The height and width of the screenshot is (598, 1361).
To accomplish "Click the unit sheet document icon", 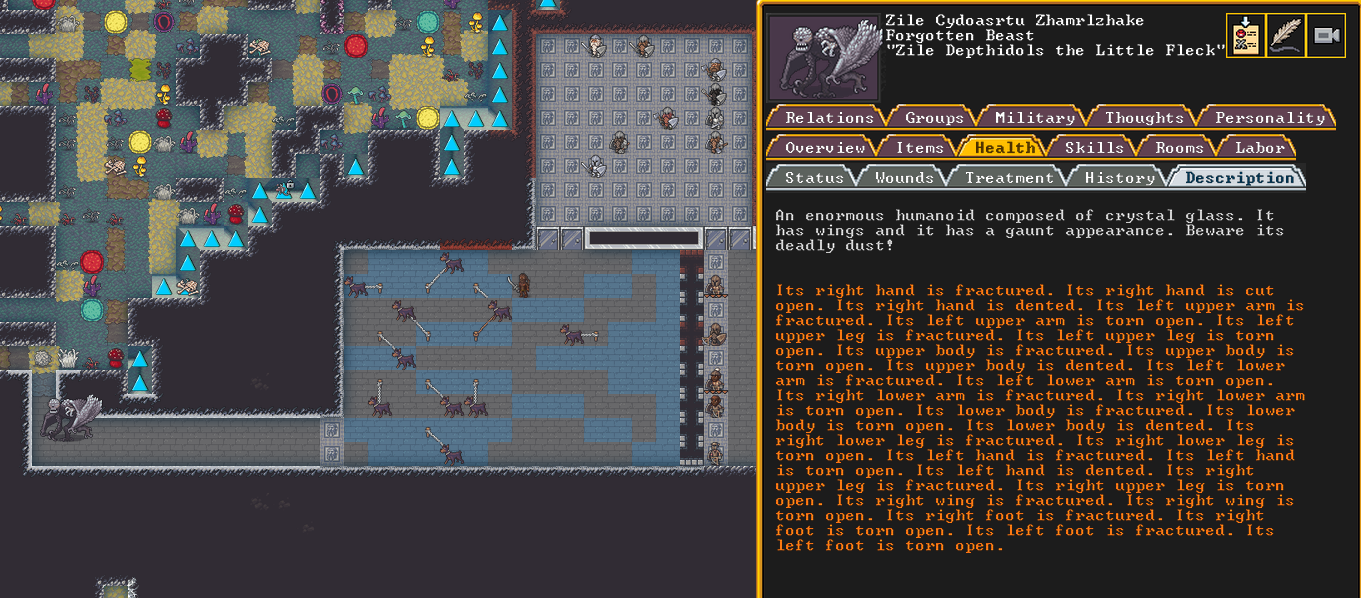I will (1245, 36).
